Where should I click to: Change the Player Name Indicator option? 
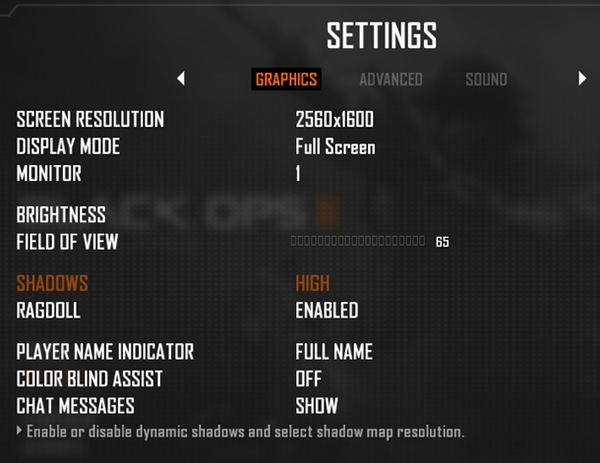[x=334, y=352]
